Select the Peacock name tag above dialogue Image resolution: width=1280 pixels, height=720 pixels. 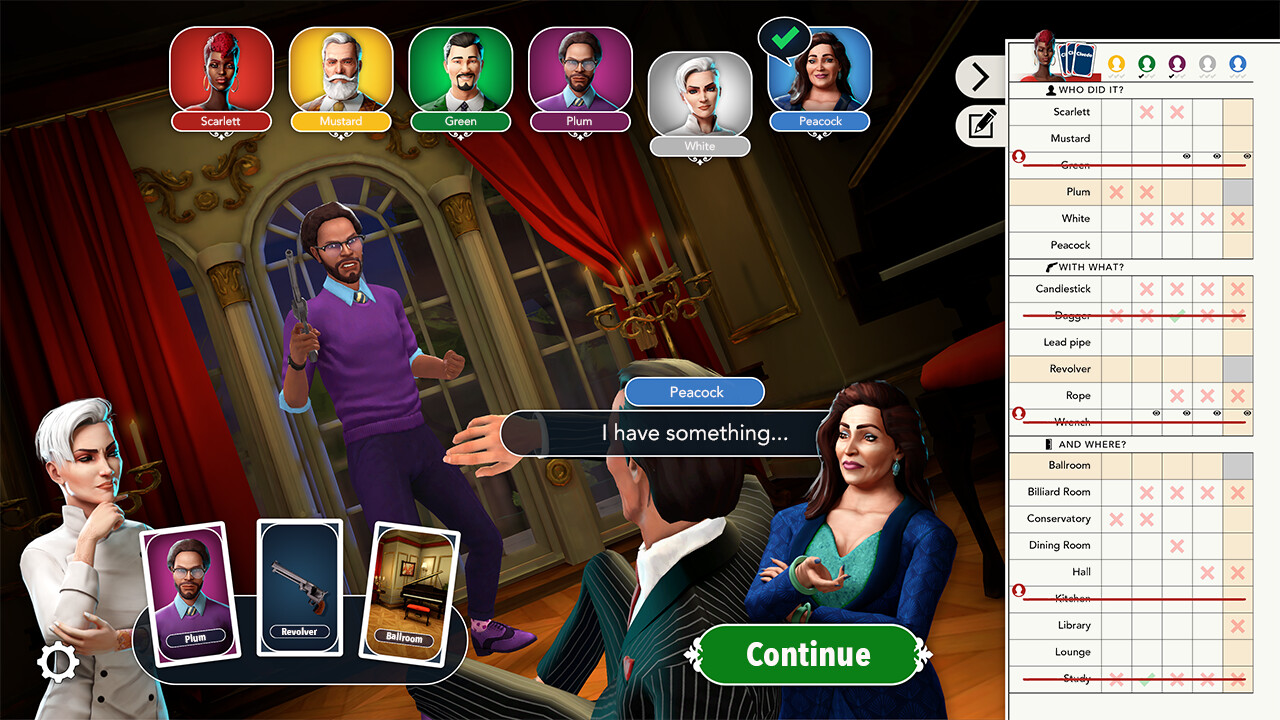(x=694, y=392)
